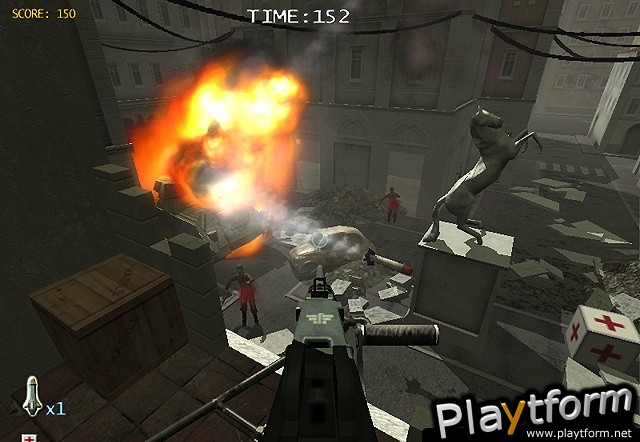The height and width of the screenshot is (442, 640).
Task: Click the red cross medkit icon
Action: click(30, 437)
